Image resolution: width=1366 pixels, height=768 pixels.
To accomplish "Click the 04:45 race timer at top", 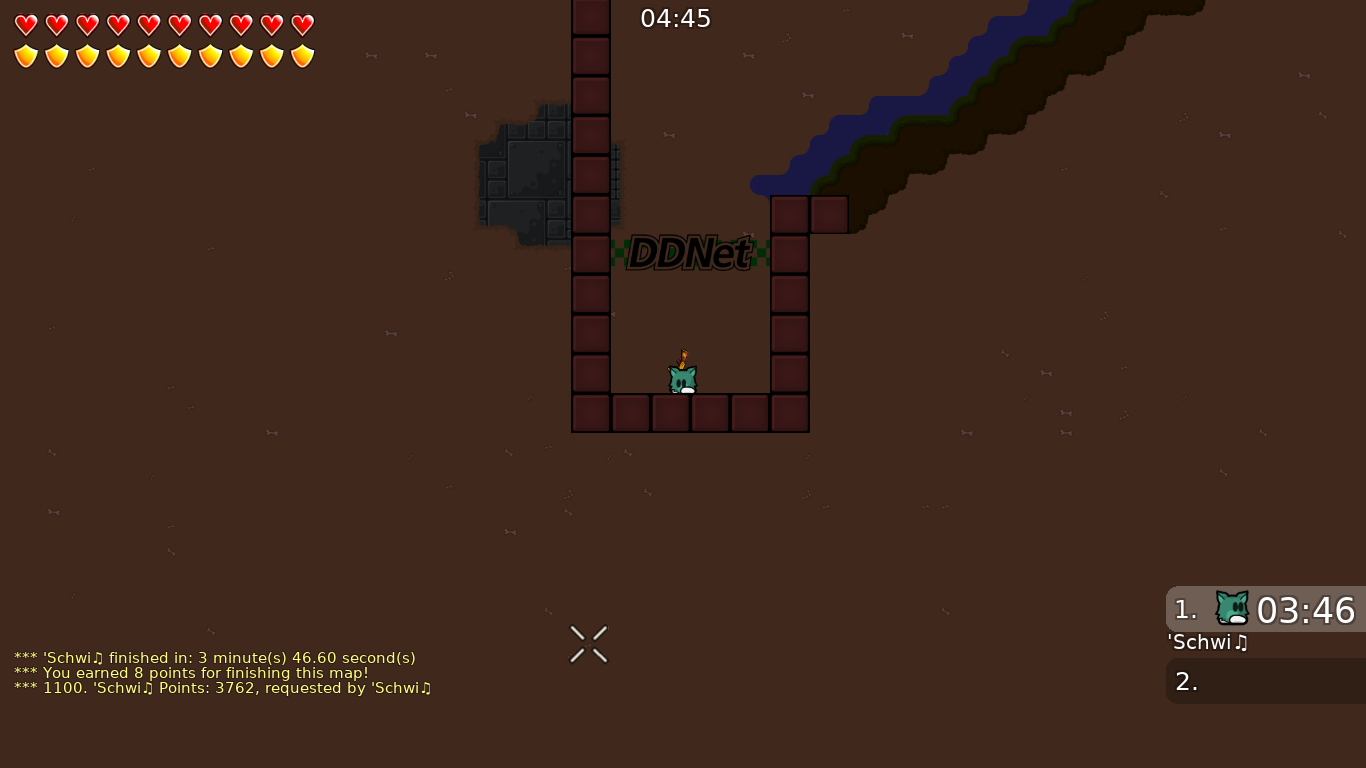I will 676,18.
